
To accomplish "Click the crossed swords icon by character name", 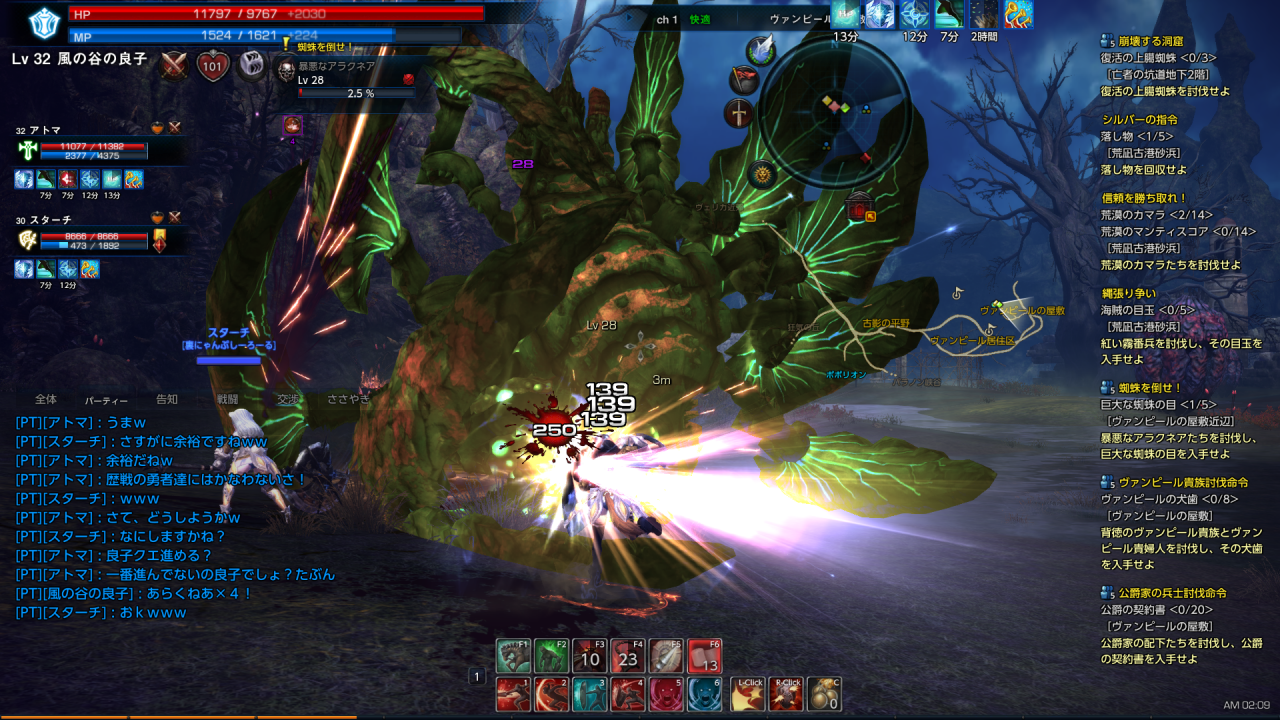I will point(175,65).
